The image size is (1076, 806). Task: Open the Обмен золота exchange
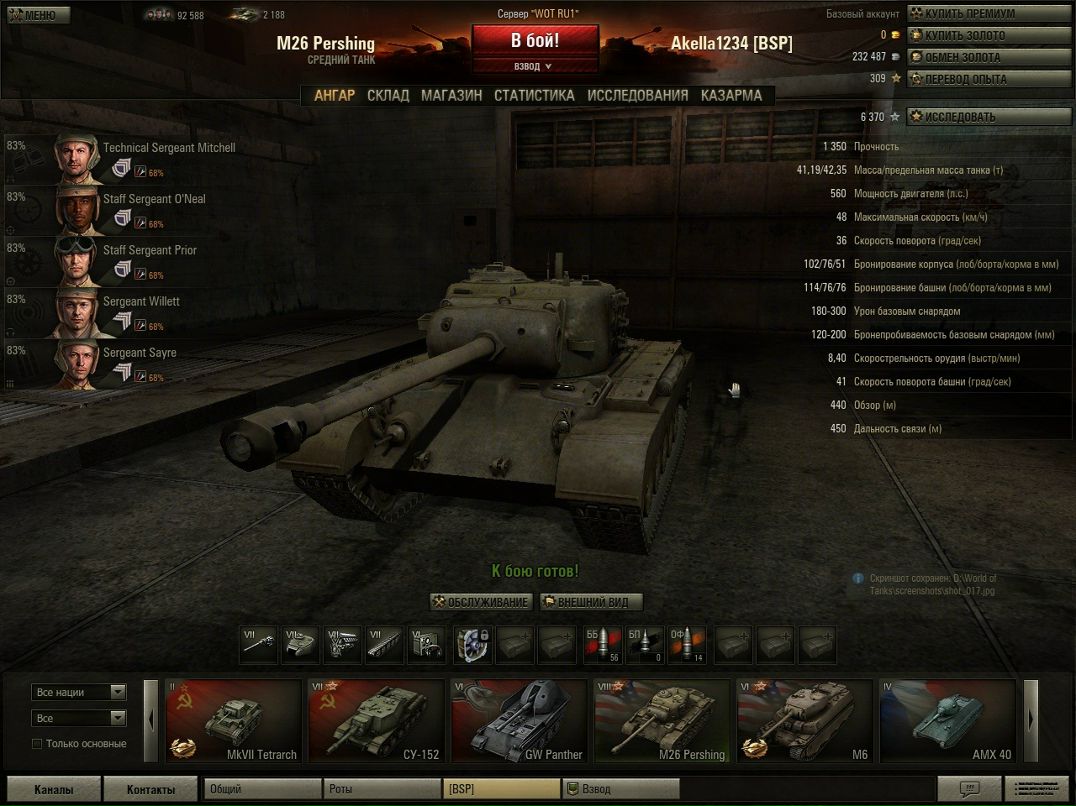tap(987, 57)
